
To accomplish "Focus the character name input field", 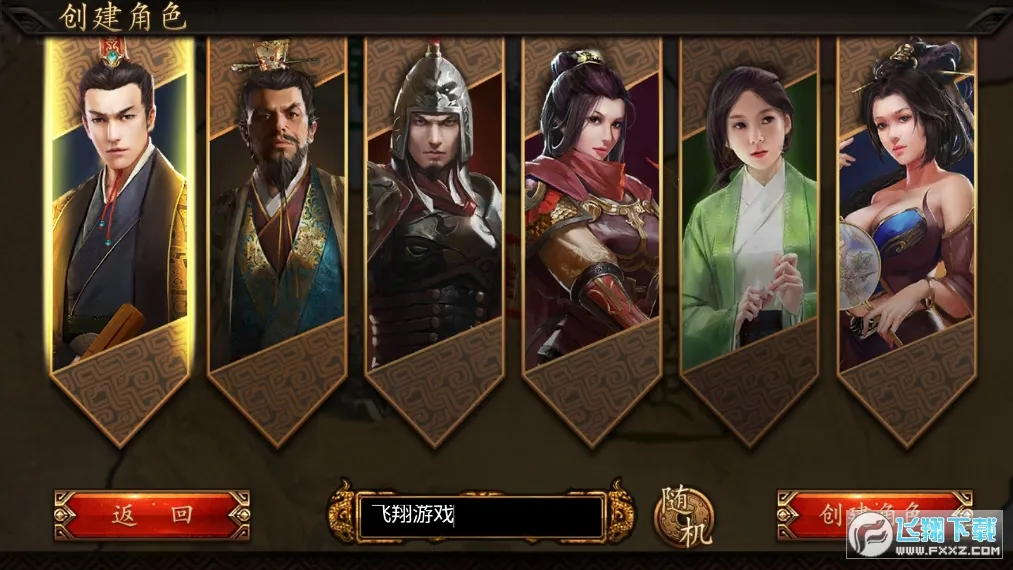I will [480, 516].
